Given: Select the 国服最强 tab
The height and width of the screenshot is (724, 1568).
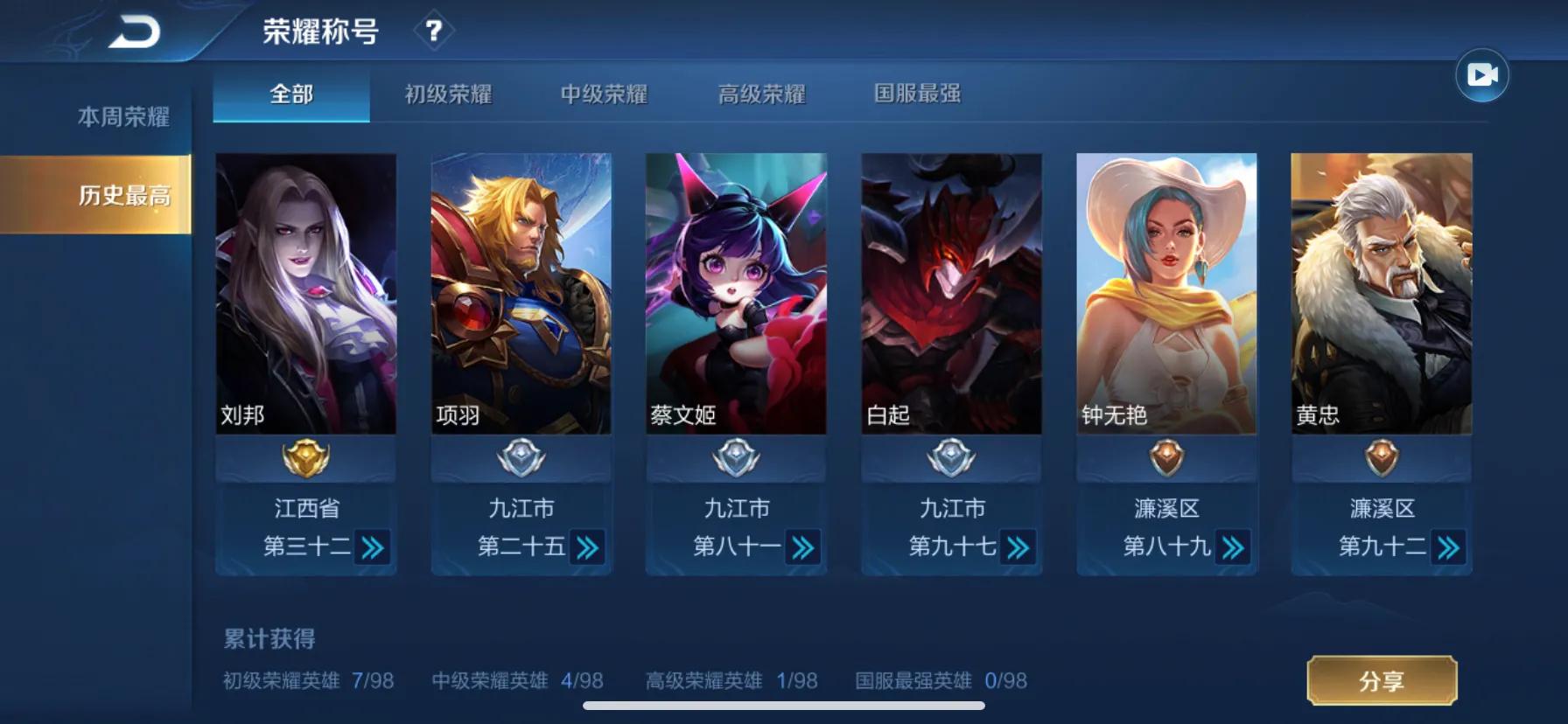Looking at the screenshot, I should tap(917, 94).
